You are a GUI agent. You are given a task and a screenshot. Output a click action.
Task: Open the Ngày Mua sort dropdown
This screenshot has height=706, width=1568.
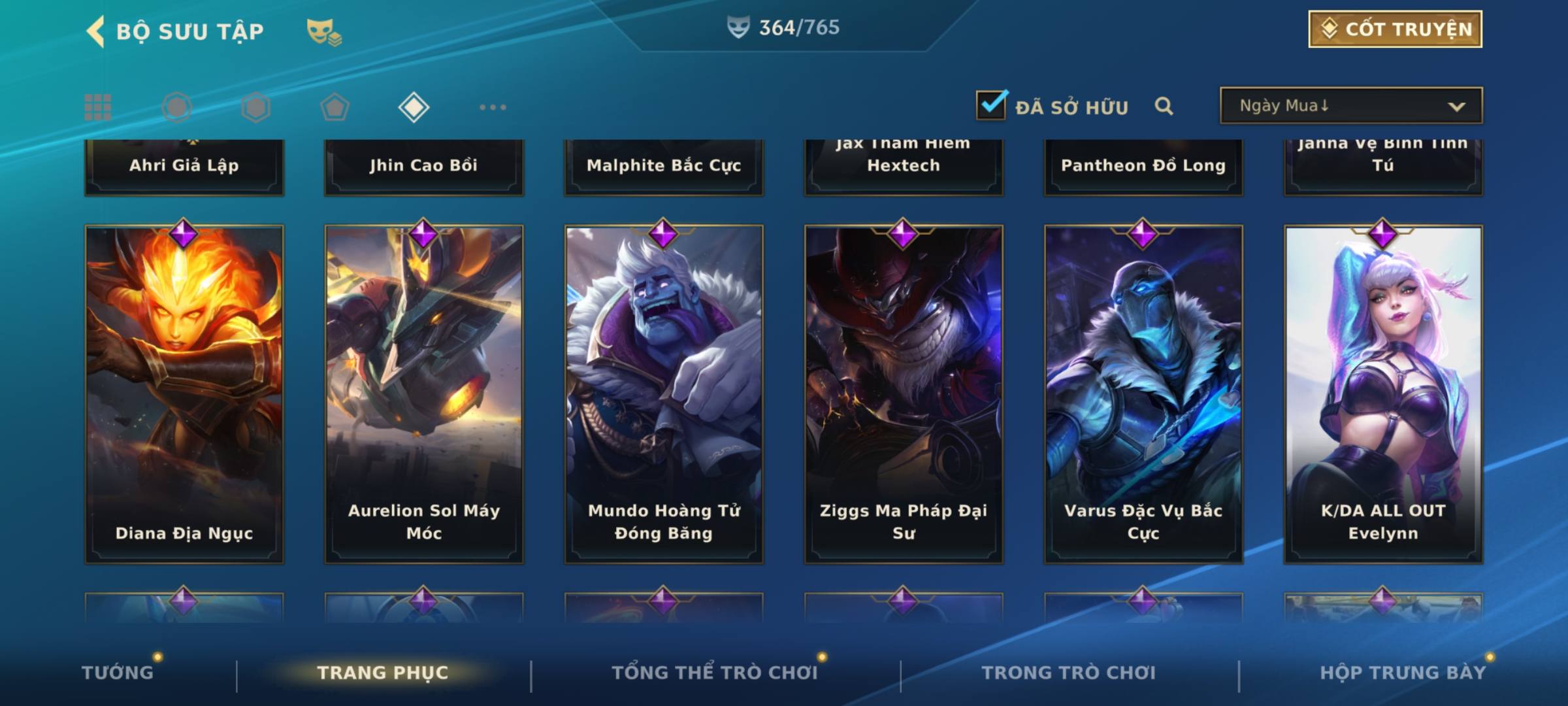(x=1351, y=106)
